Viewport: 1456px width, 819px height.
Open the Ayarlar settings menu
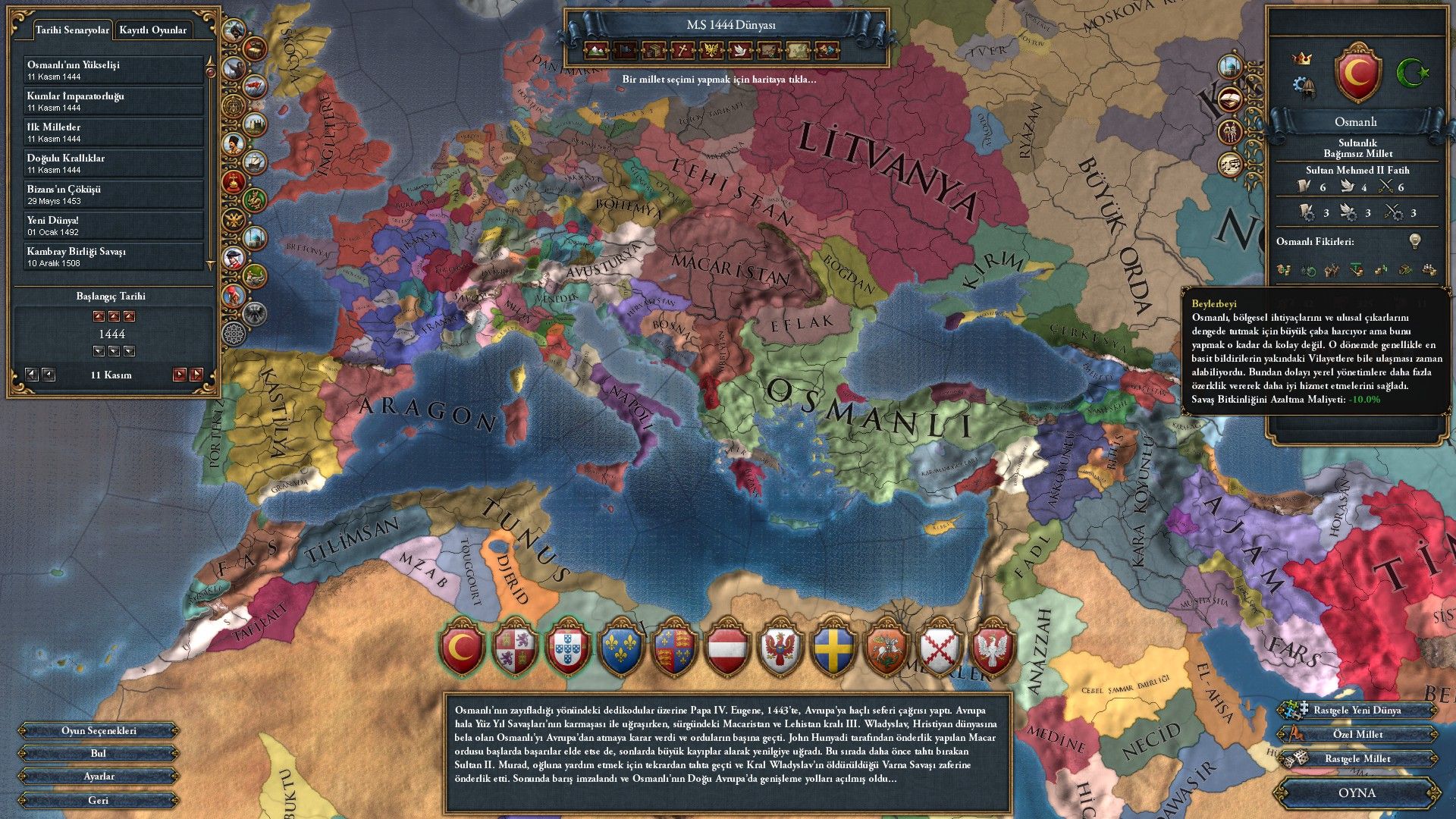click(x=99, y=777)
